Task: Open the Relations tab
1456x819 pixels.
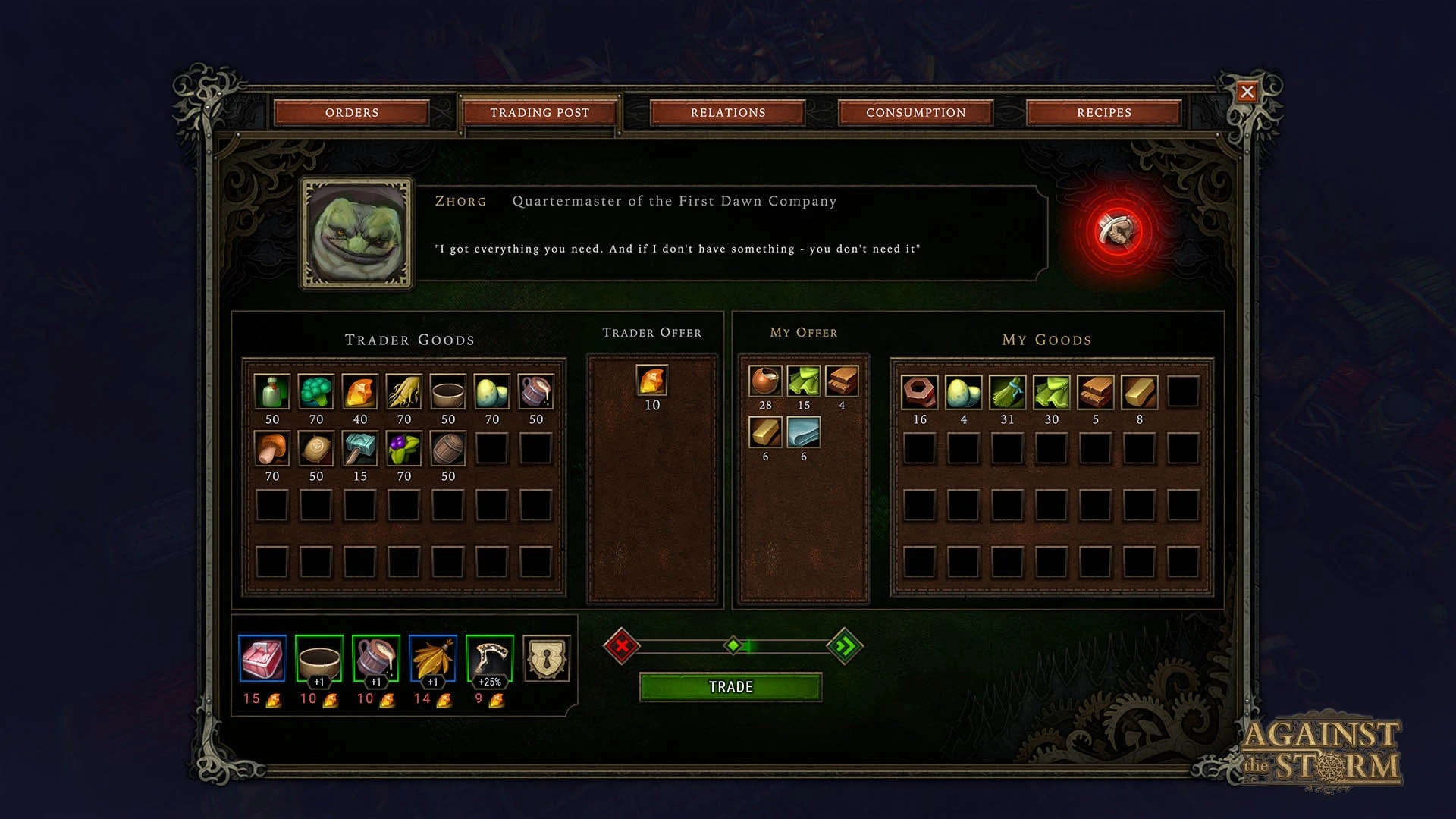Action: pyautogui.click(x=728, y=112)
